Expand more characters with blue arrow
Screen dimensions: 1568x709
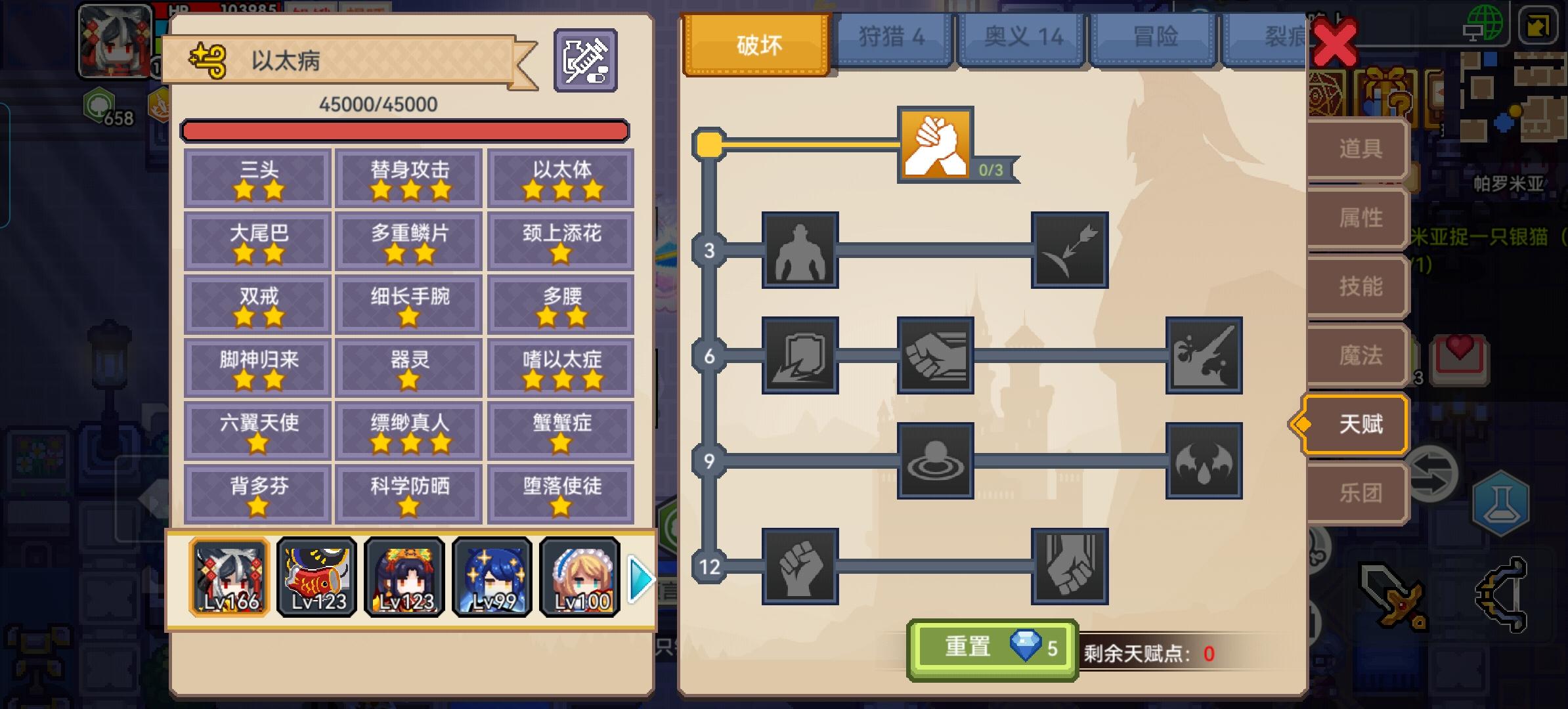[x=643, y=579]
